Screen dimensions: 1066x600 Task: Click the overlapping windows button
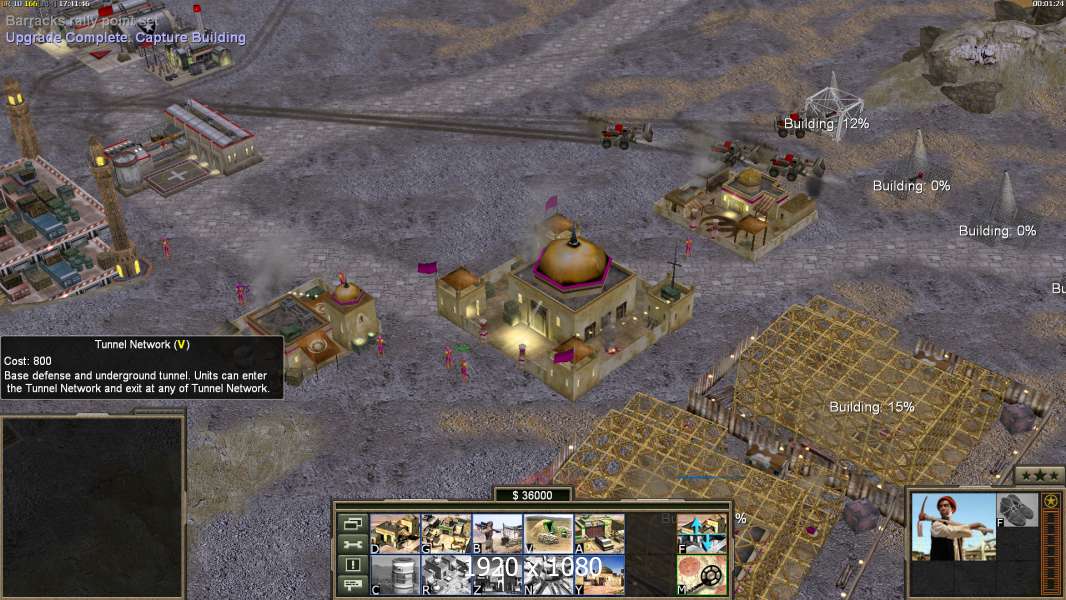pos(353,523)
